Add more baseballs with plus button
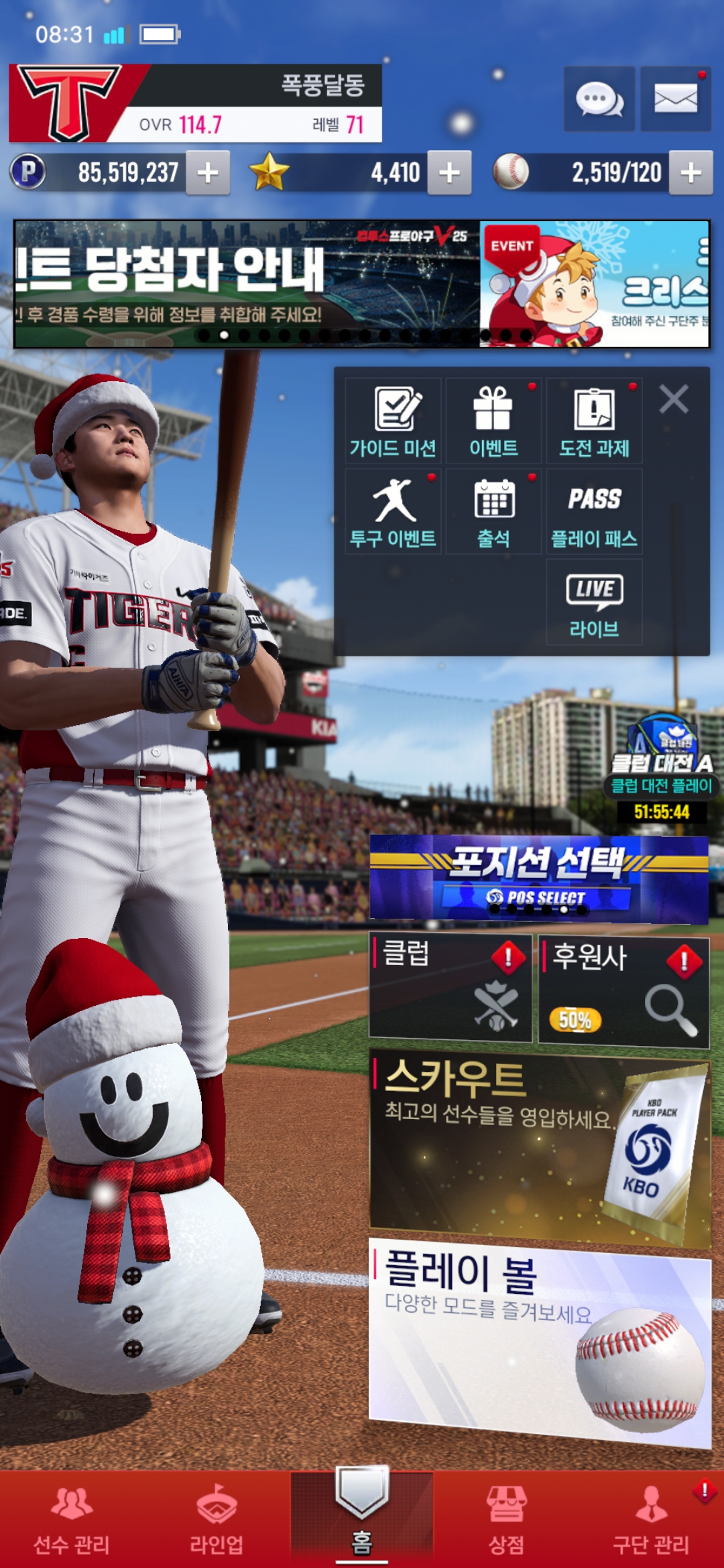Screen dimensions: 724x1568 (690, 173)
